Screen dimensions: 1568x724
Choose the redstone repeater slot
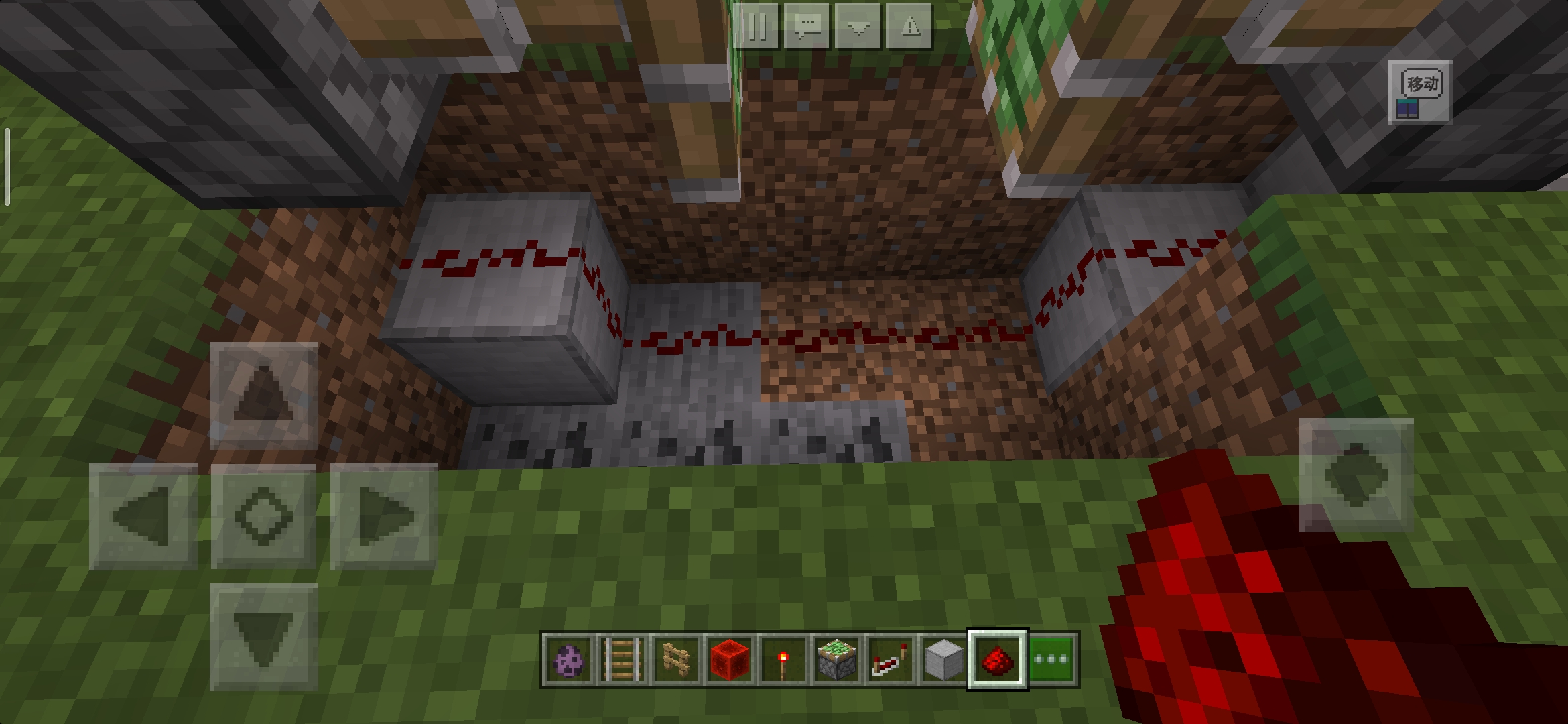(x=890, y=660)
